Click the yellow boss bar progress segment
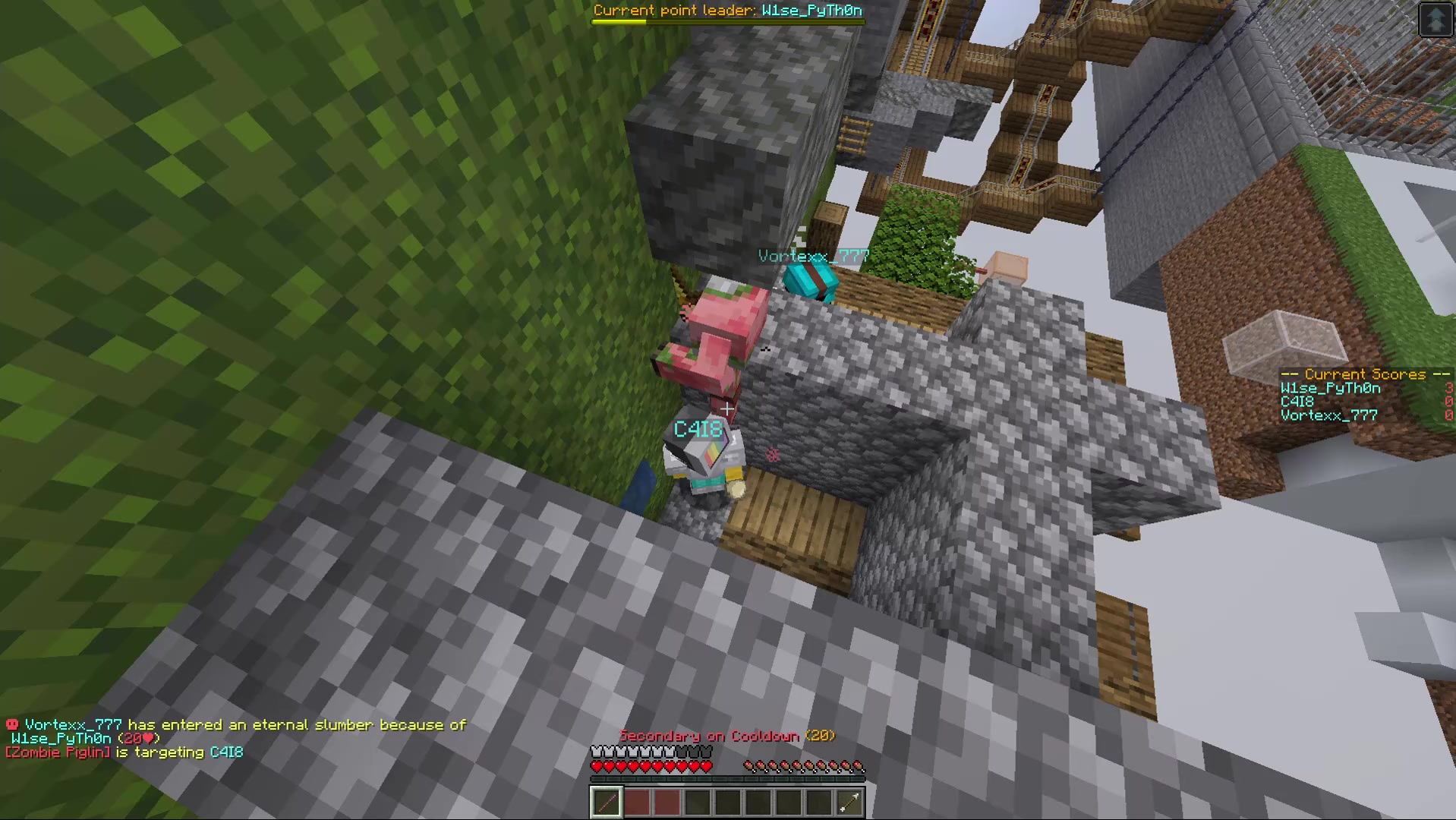1456x820 pixels. click(x=617, y=21)
